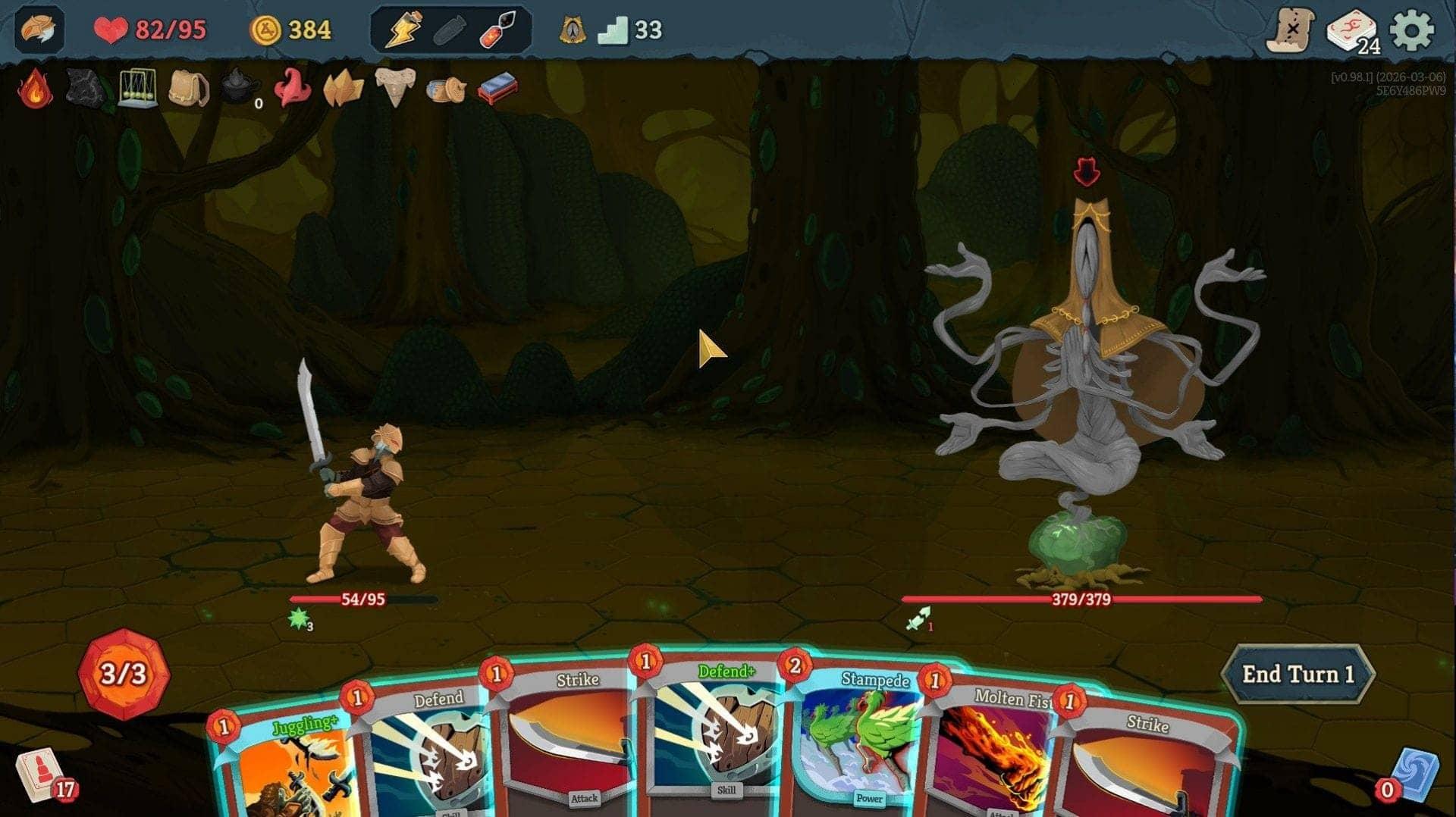This screenshot has width=1456, height=817.
Task: Inspect the shark tooth relic
Action: click(395, 89)
